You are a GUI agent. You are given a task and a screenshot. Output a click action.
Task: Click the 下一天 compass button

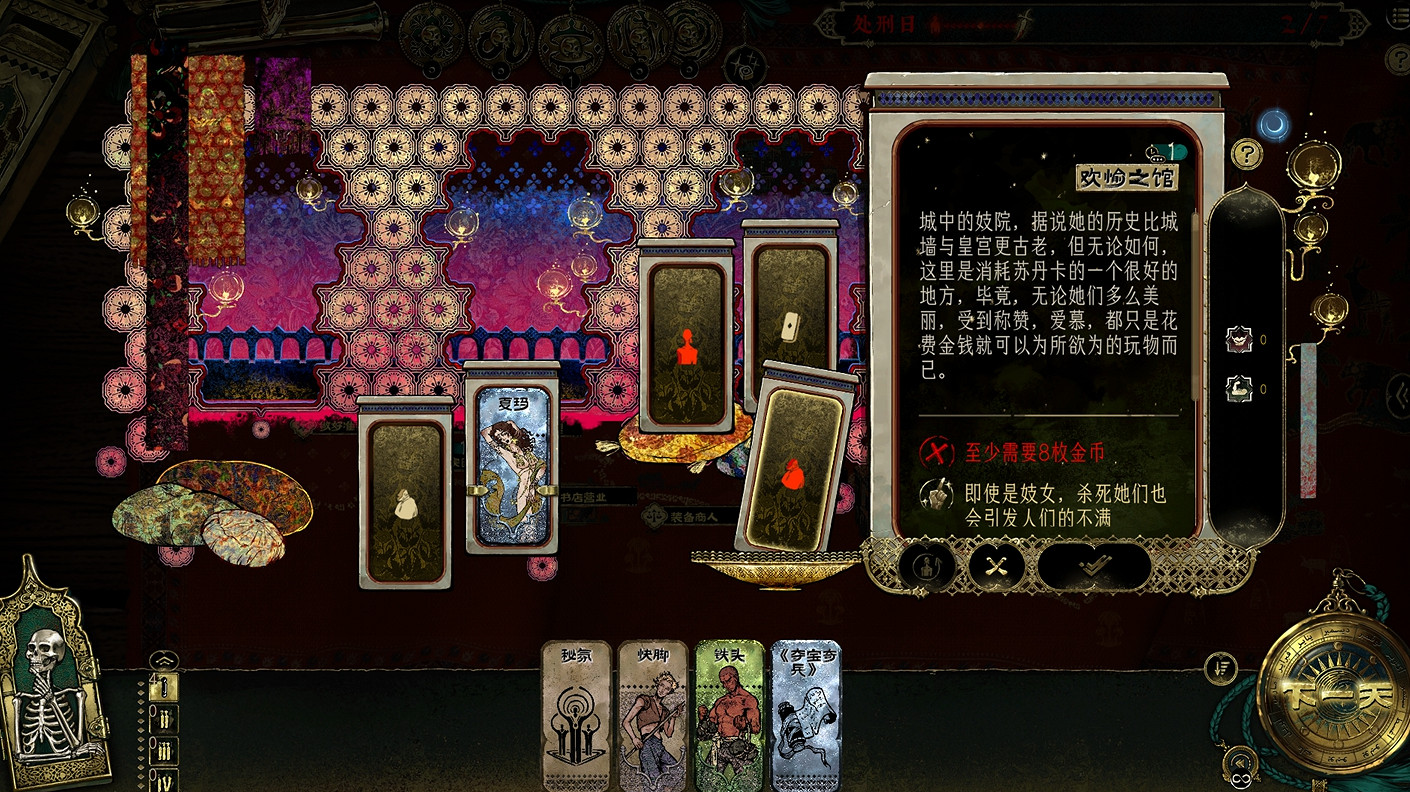click(1337, 692)
